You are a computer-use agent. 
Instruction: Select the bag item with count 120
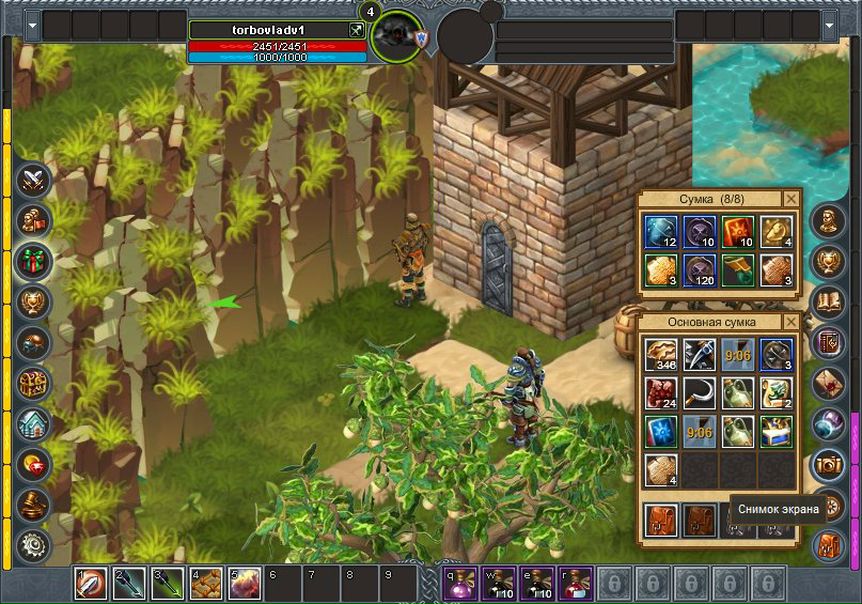[x=698, y=268]
